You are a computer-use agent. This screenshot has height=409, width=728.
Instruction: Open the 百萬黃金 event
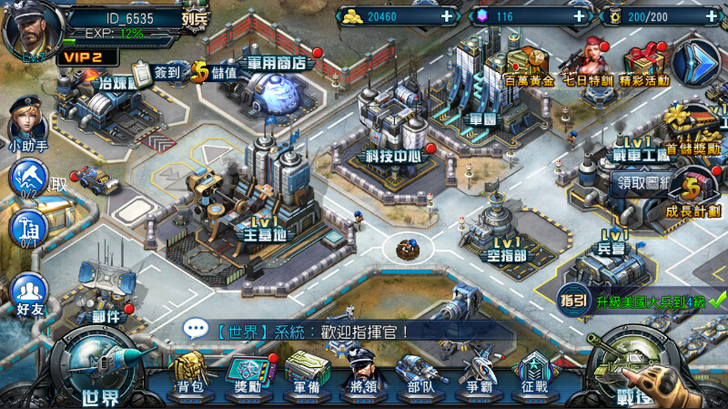pyautogui.click(x=530, y=66)
